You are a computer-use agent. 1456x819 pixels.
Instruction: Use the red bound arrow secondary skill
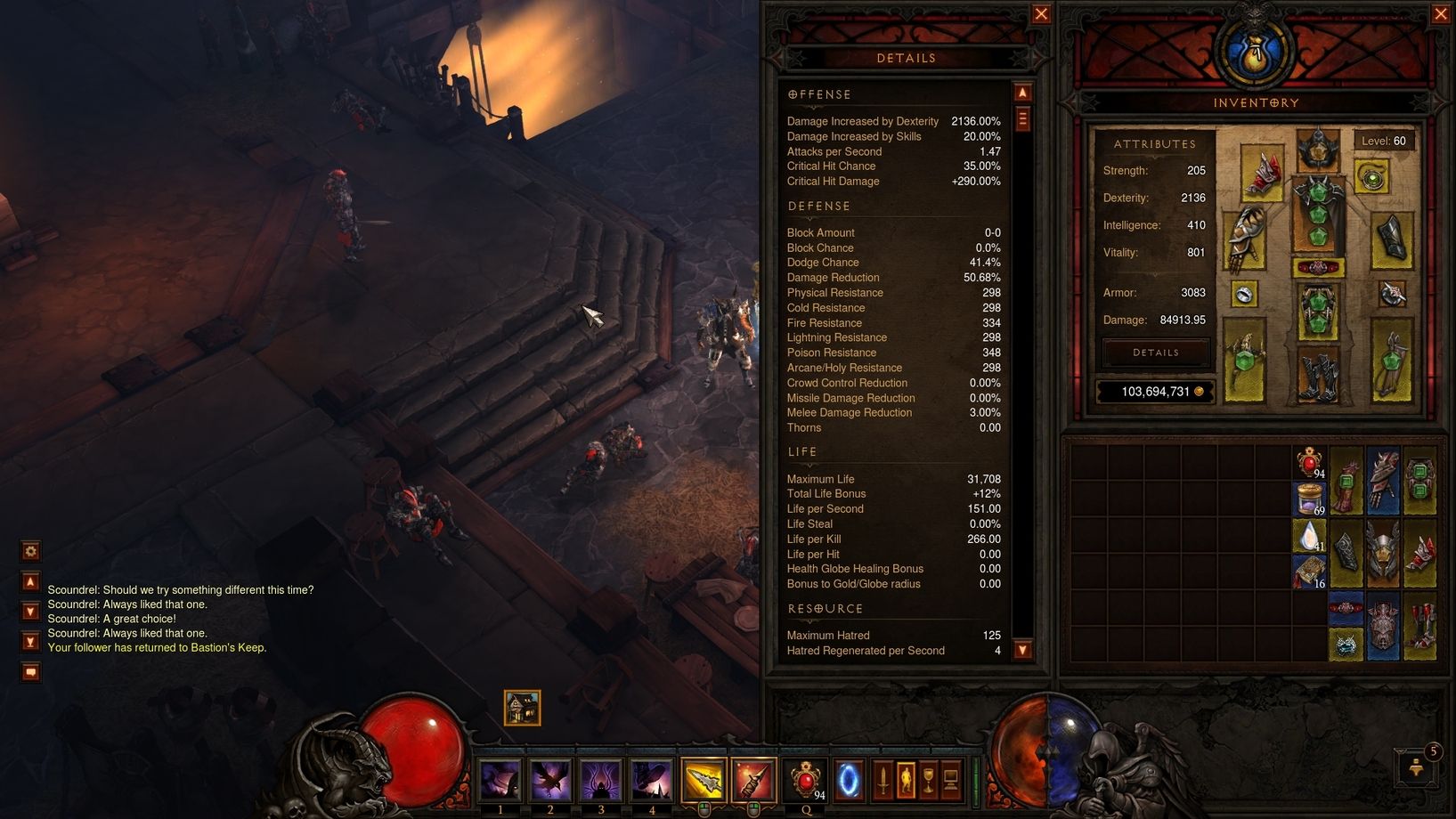point(753,781)
